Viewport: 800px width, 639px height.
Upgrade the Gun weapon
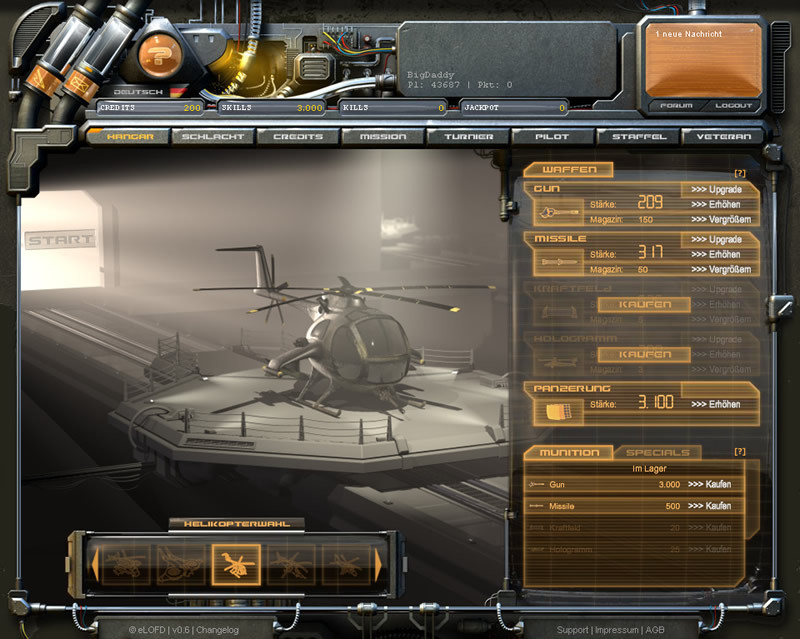click(x=716, y=189)
